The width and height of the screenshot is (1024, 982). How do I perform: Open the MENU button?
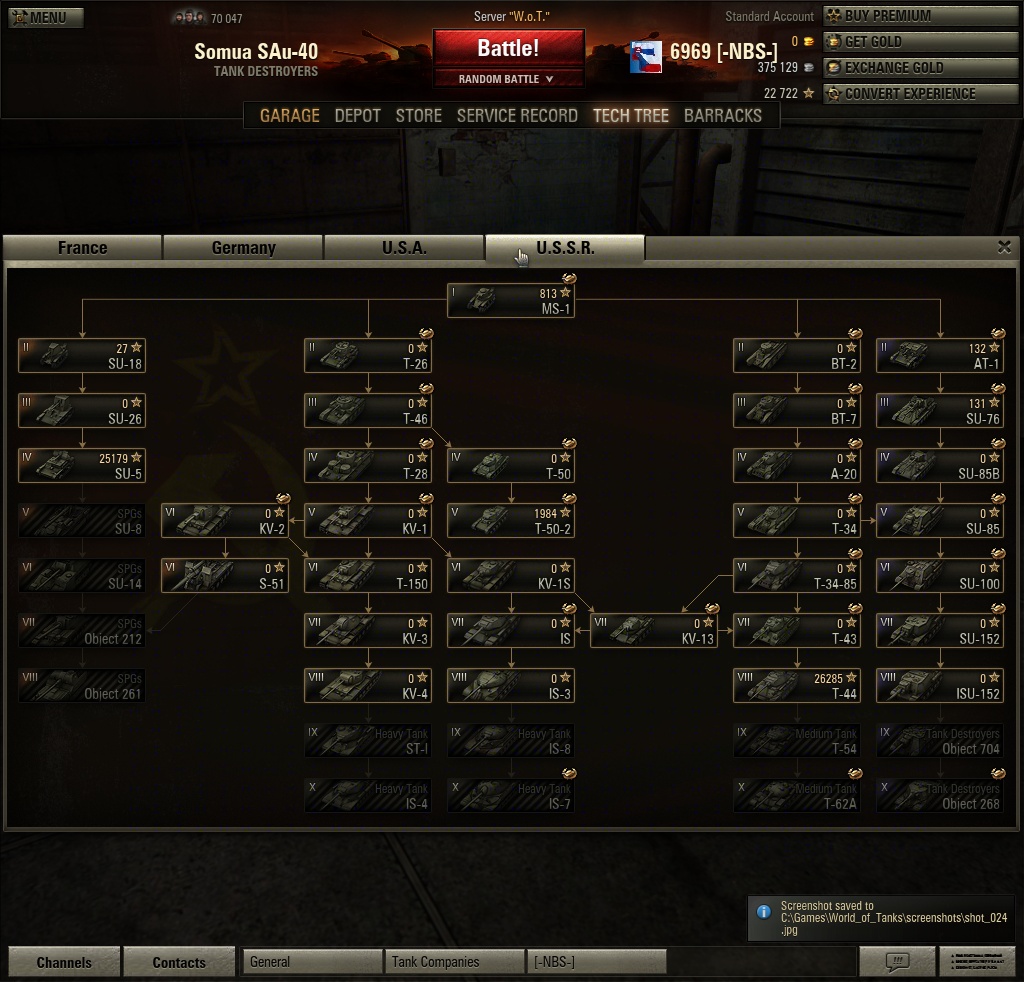pyautogui.click(x=46, y=17)
